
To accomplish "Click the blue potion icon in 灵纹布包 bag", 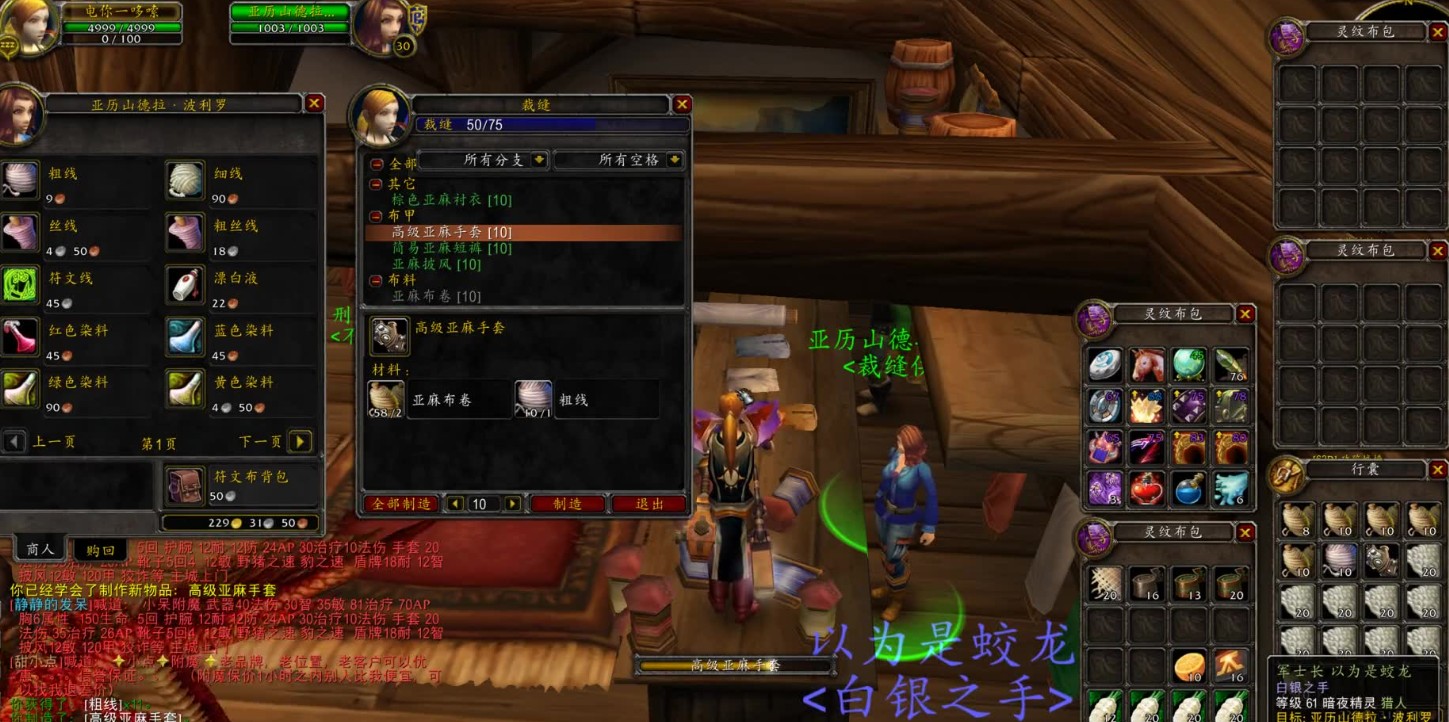I will pyautogui.click(x=1189, y=488).
